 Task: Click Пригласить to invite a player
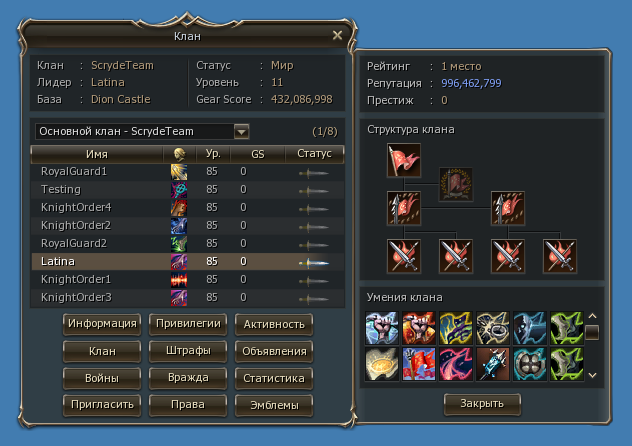102,405
